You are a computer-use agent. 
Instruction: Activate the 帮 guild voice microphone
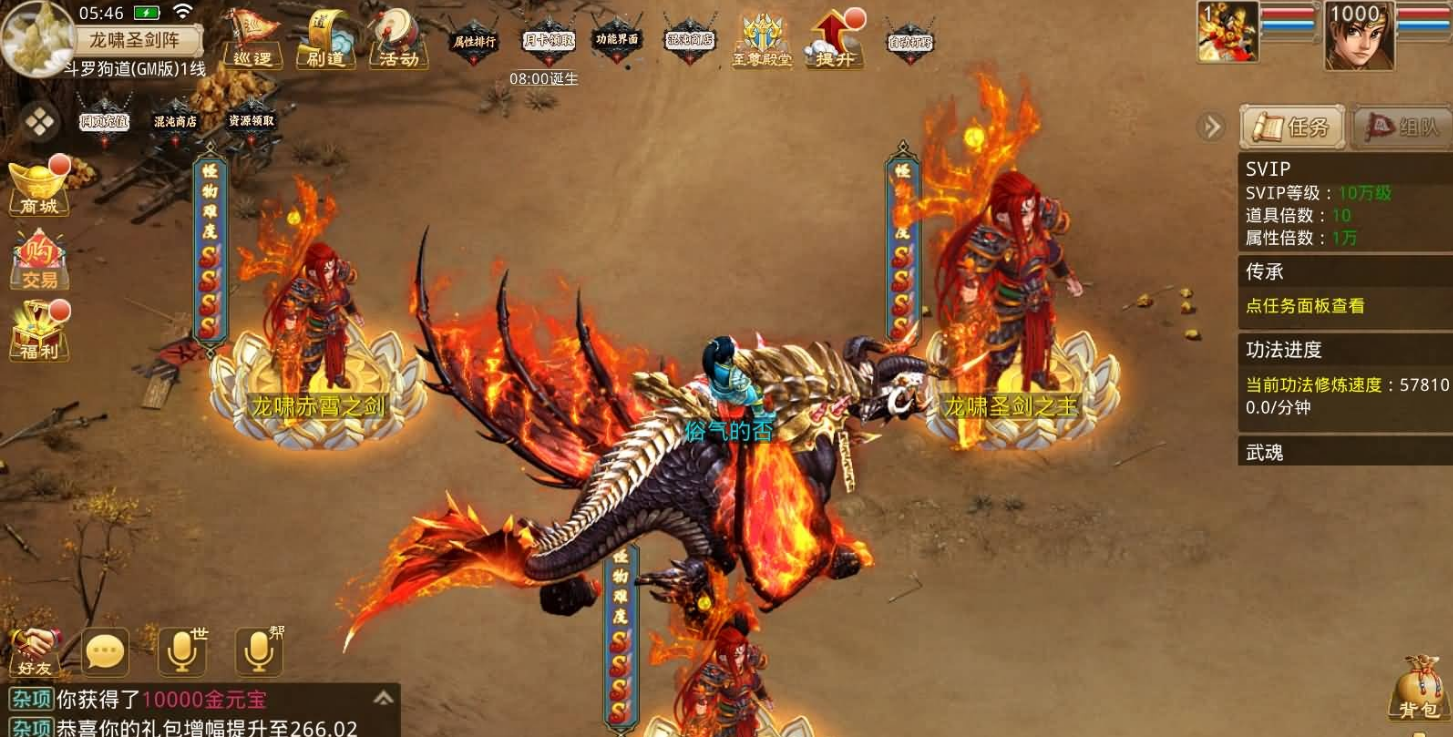(x=259, y=652)
